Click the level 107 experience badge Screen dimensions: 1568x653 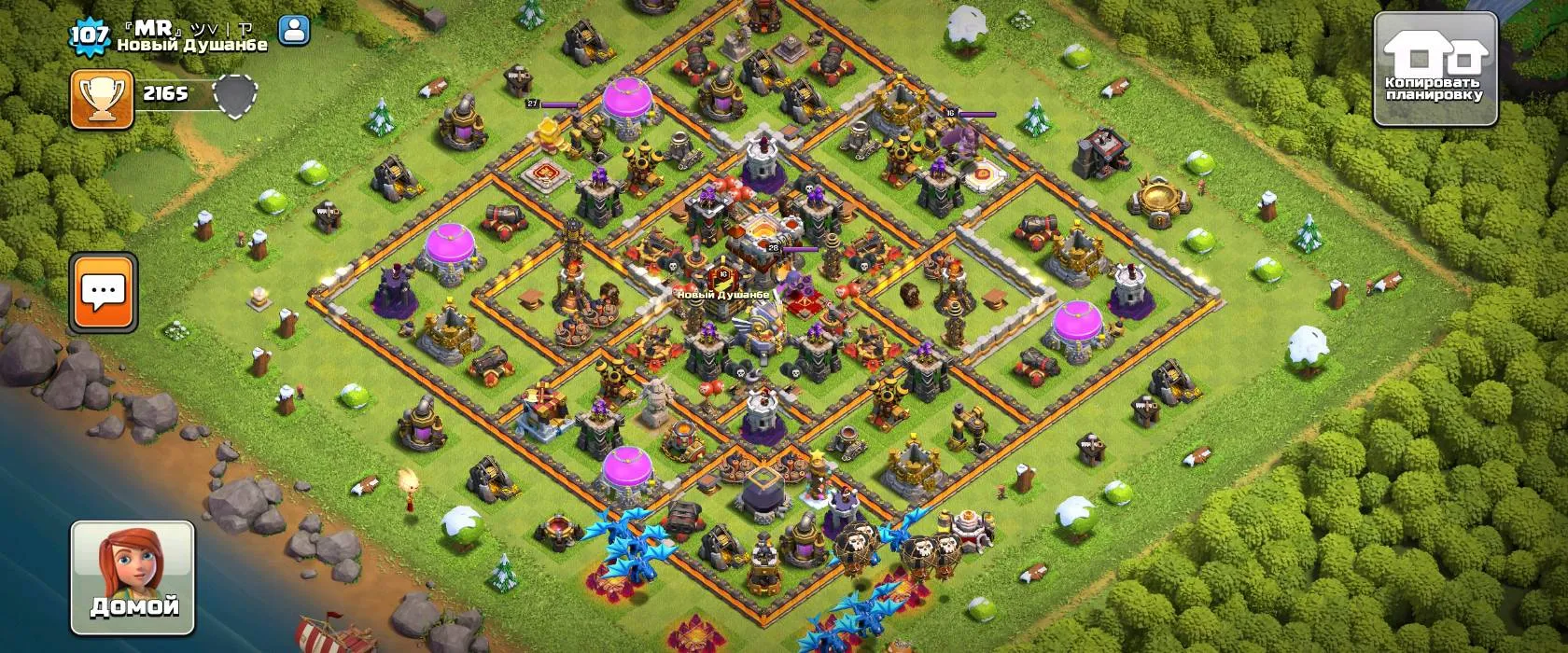point(90,35)
